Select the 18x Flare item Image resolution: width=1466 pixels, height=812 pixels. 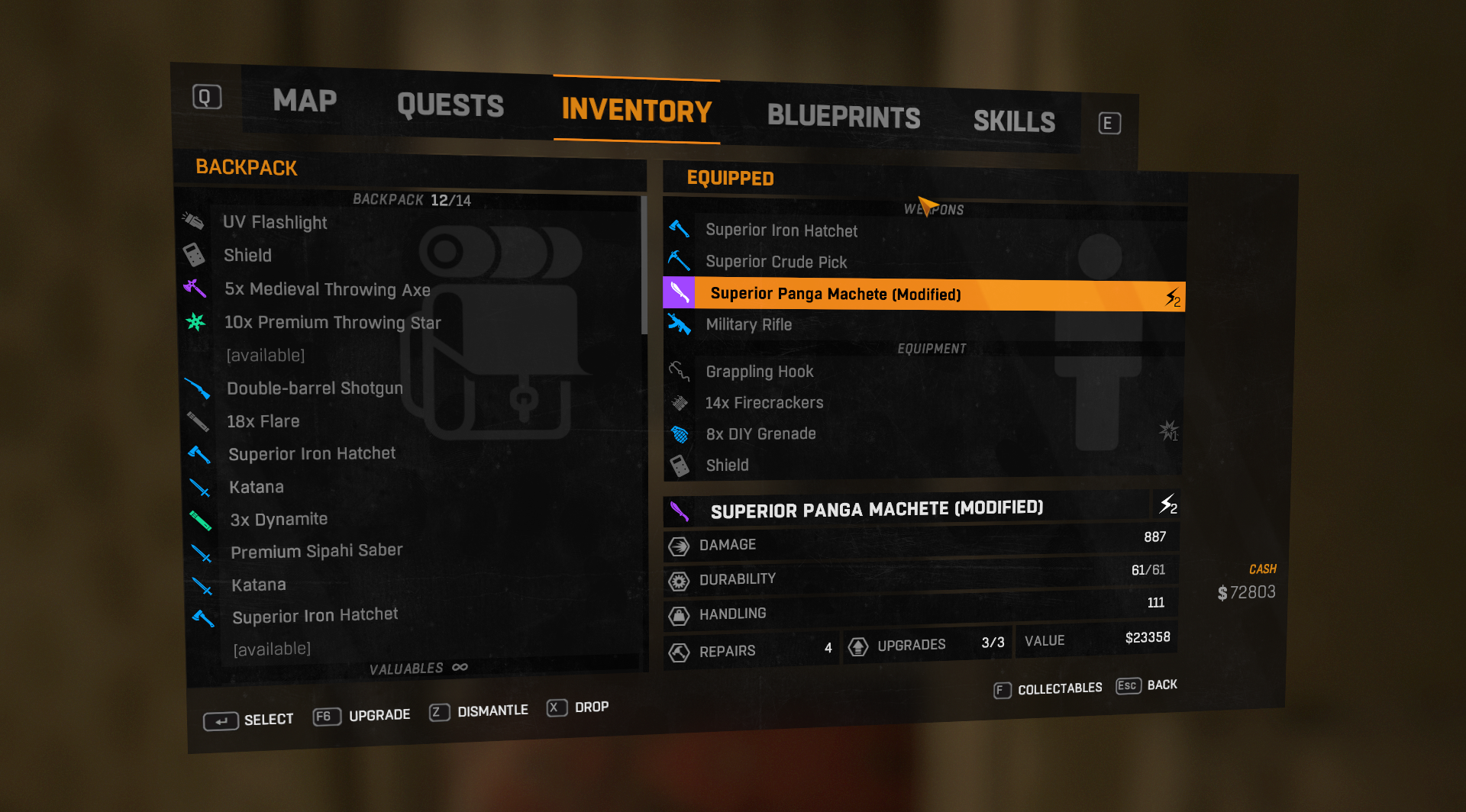[x=263, y=421]
